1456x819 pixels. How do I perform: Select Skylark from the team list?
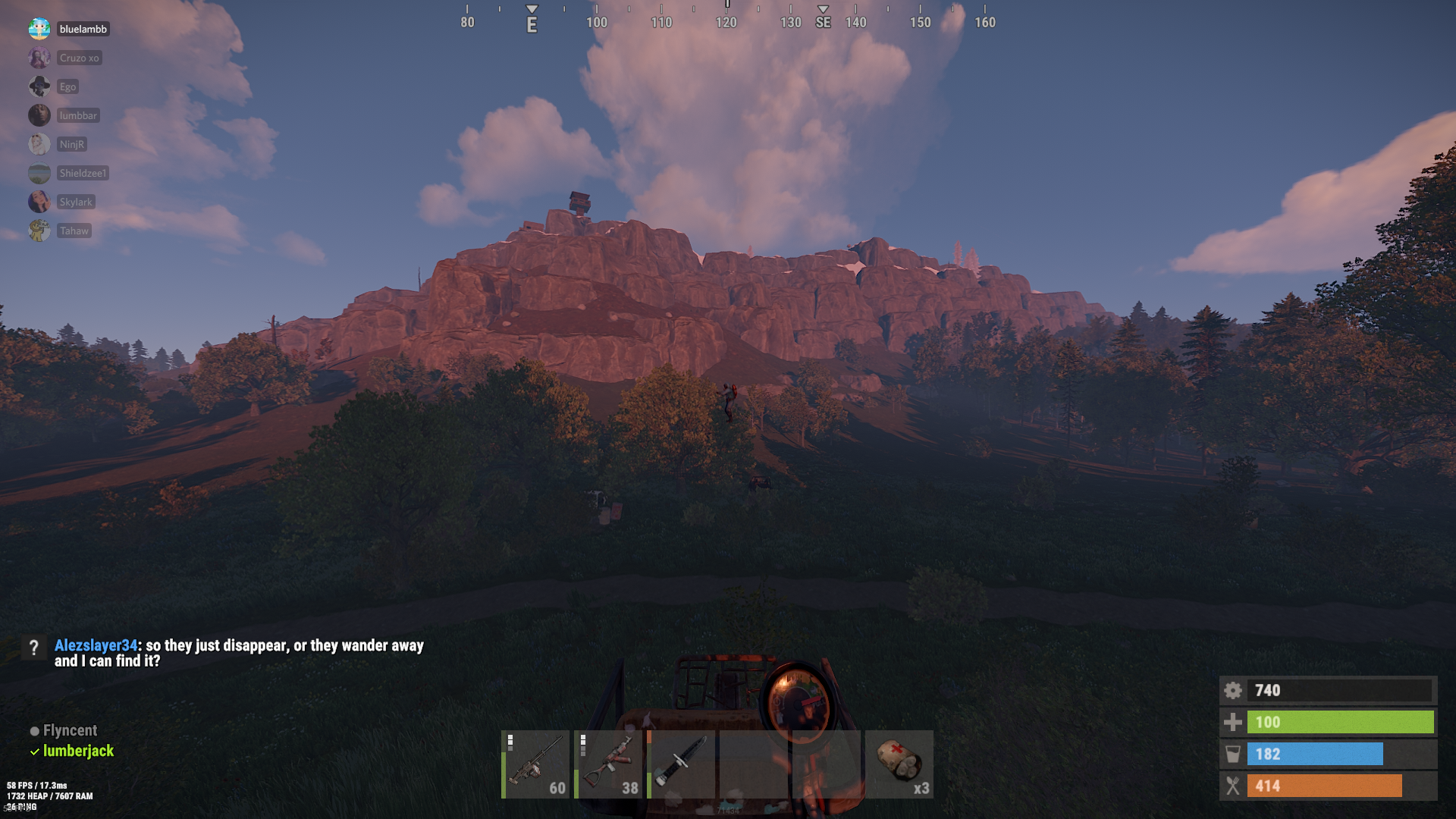click(x=76, y=202)
